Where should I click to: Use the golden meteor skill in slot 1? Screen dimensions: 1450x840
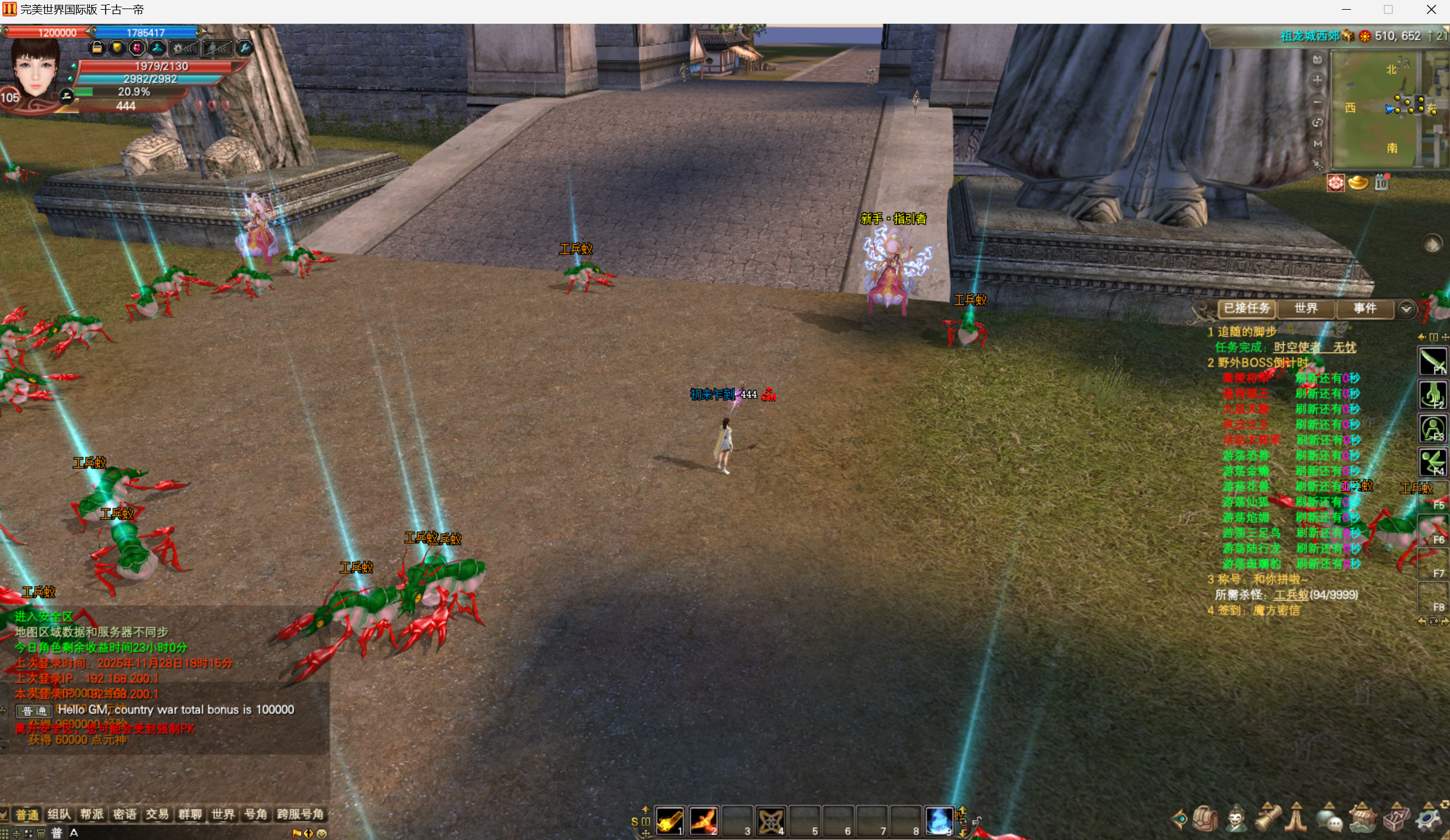670,821
